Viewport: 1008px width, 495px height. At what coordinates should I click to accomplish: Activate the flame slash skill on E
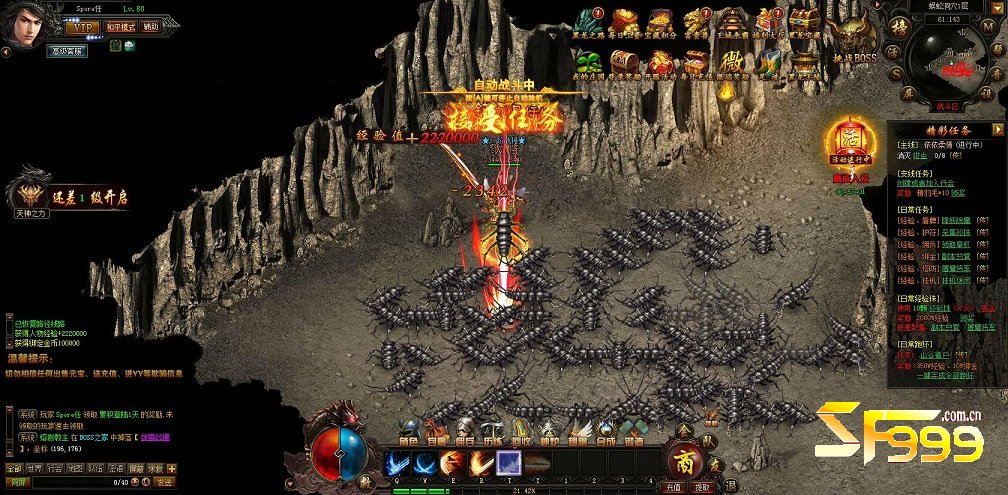click(453, 464)
